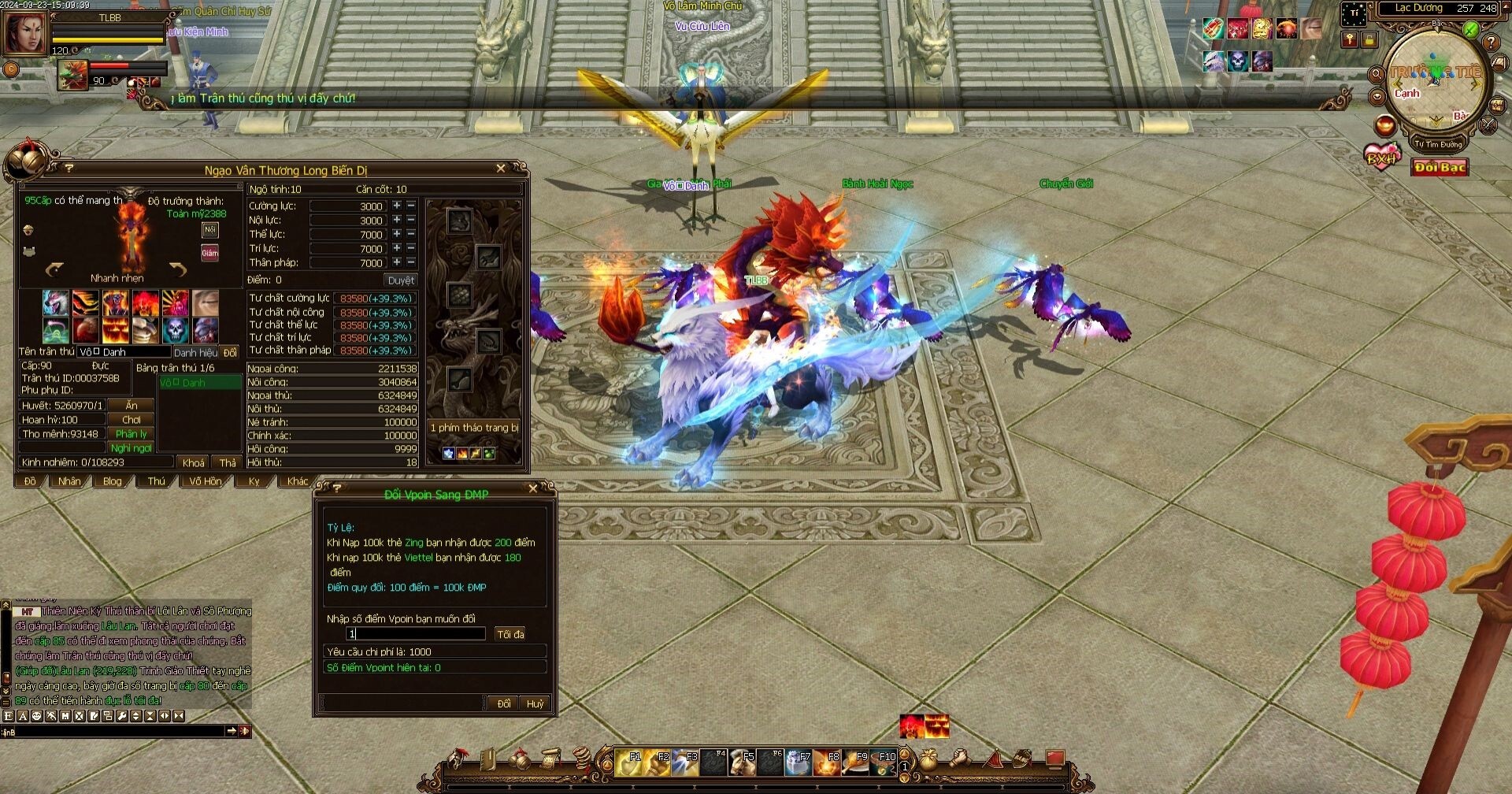1512x794 pixels.
Task: Click the minimap magnifier search button
Action: (x=1377, y=74)
